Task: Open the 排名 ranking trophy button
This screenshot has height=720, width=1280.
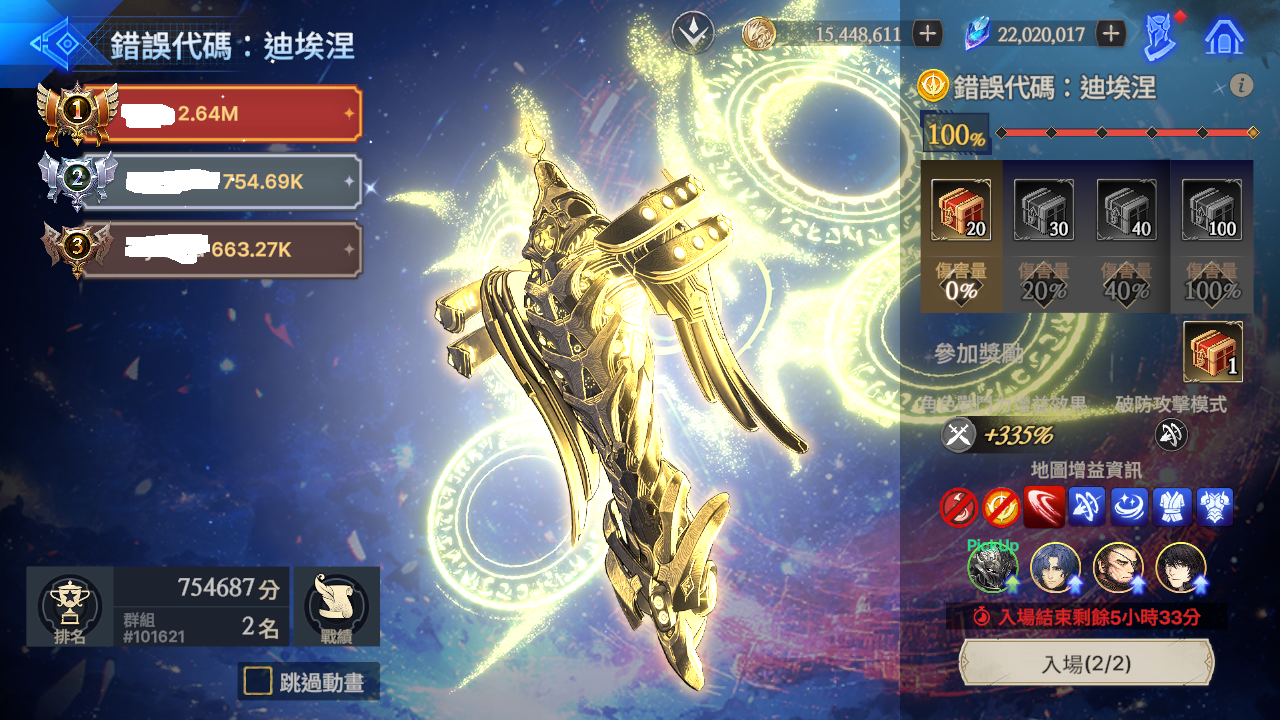Action: click(70, 607)
